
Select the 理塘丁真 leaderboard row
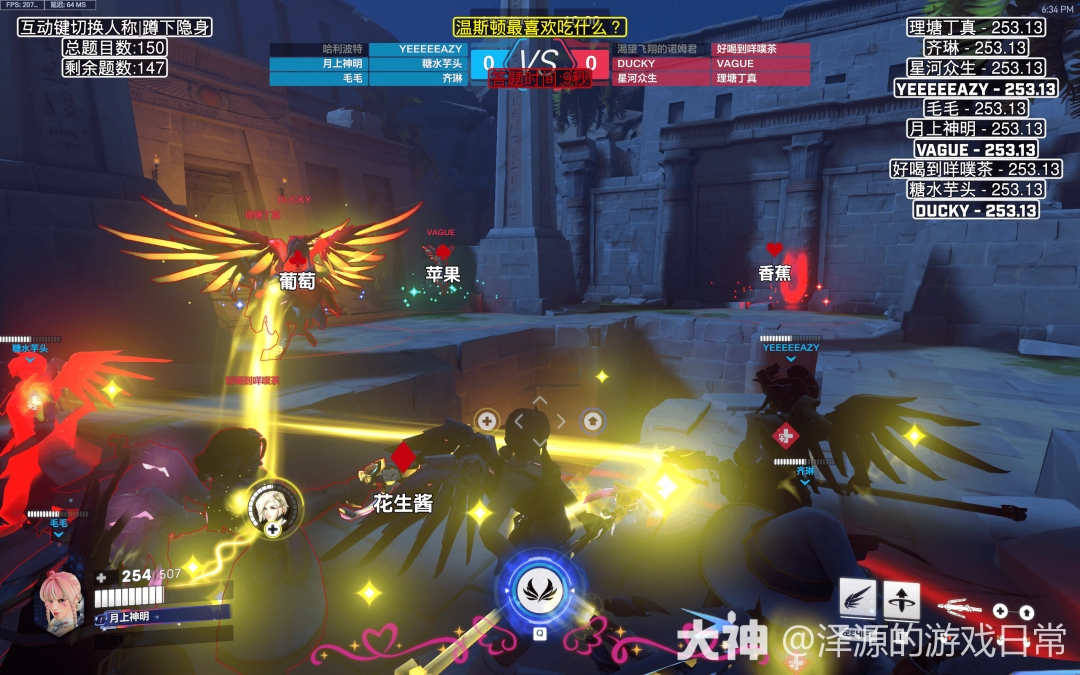pyautogui.click(x=975, y=28)
